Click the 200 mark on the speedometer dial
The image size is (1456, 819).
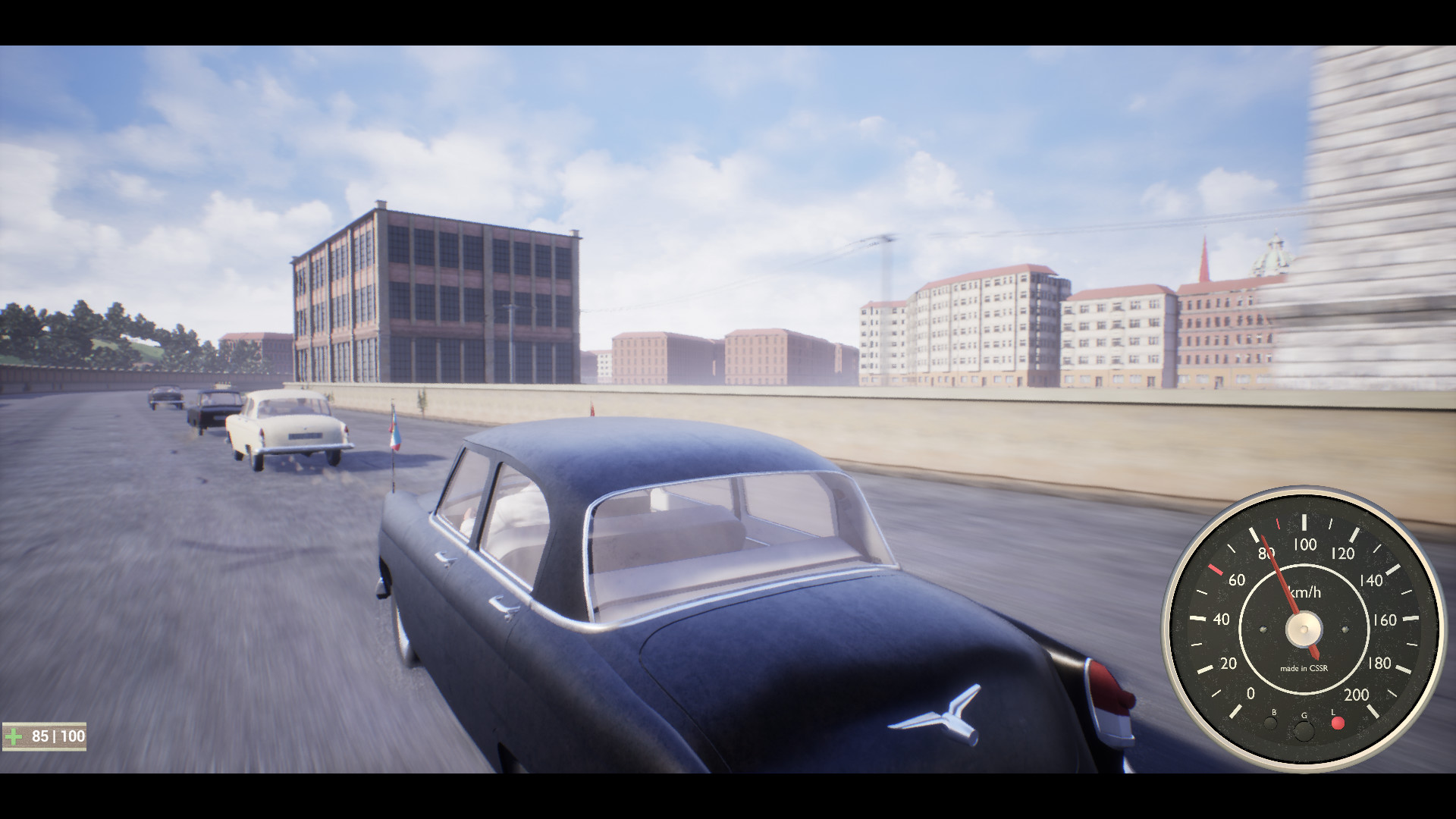click(x=1356, y=695)
